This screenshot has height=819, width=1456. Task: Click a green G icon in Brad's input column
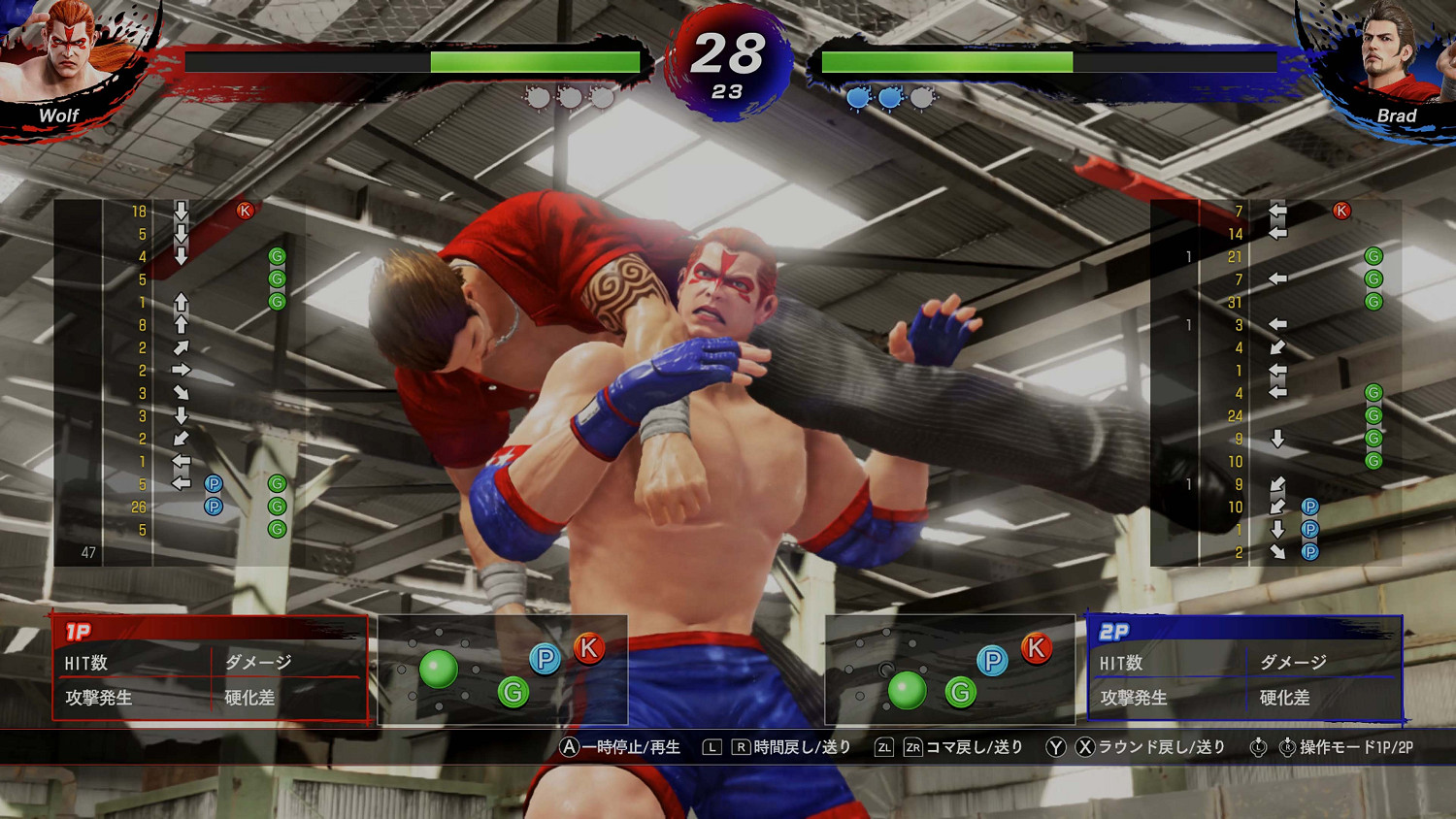point(1373,257)
